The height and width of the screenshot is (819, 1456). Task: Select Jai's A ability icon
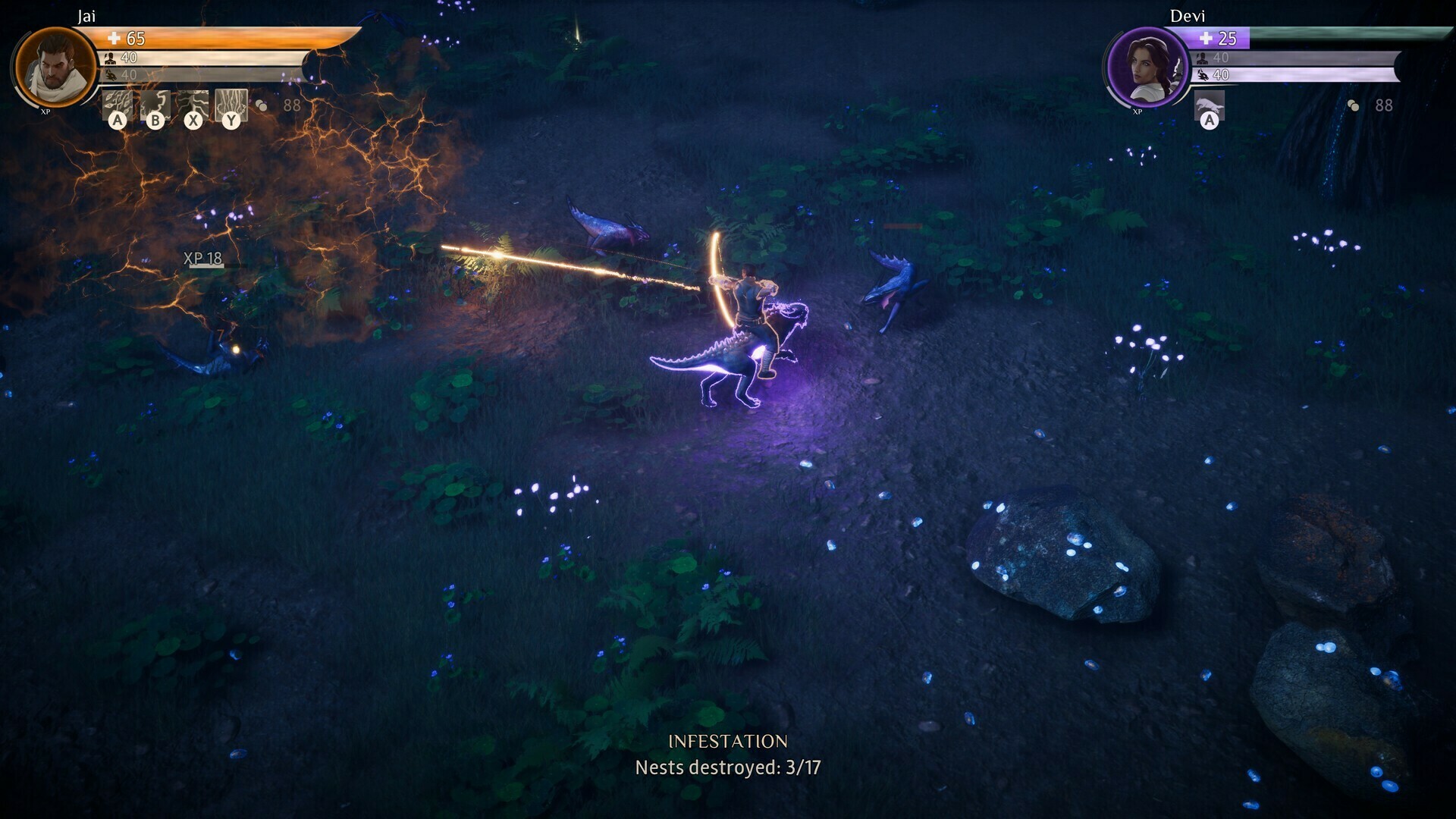(x=117, y=105)
